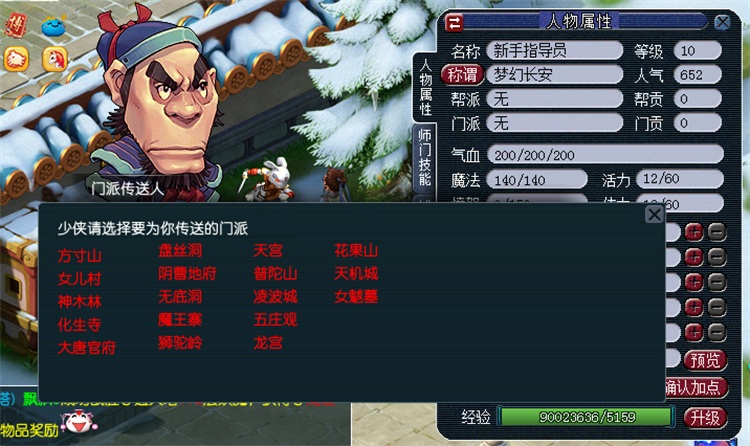Close the sect teleport dialogue
The height and width of the screenshot is (446, 750).
tap(654, 214)
